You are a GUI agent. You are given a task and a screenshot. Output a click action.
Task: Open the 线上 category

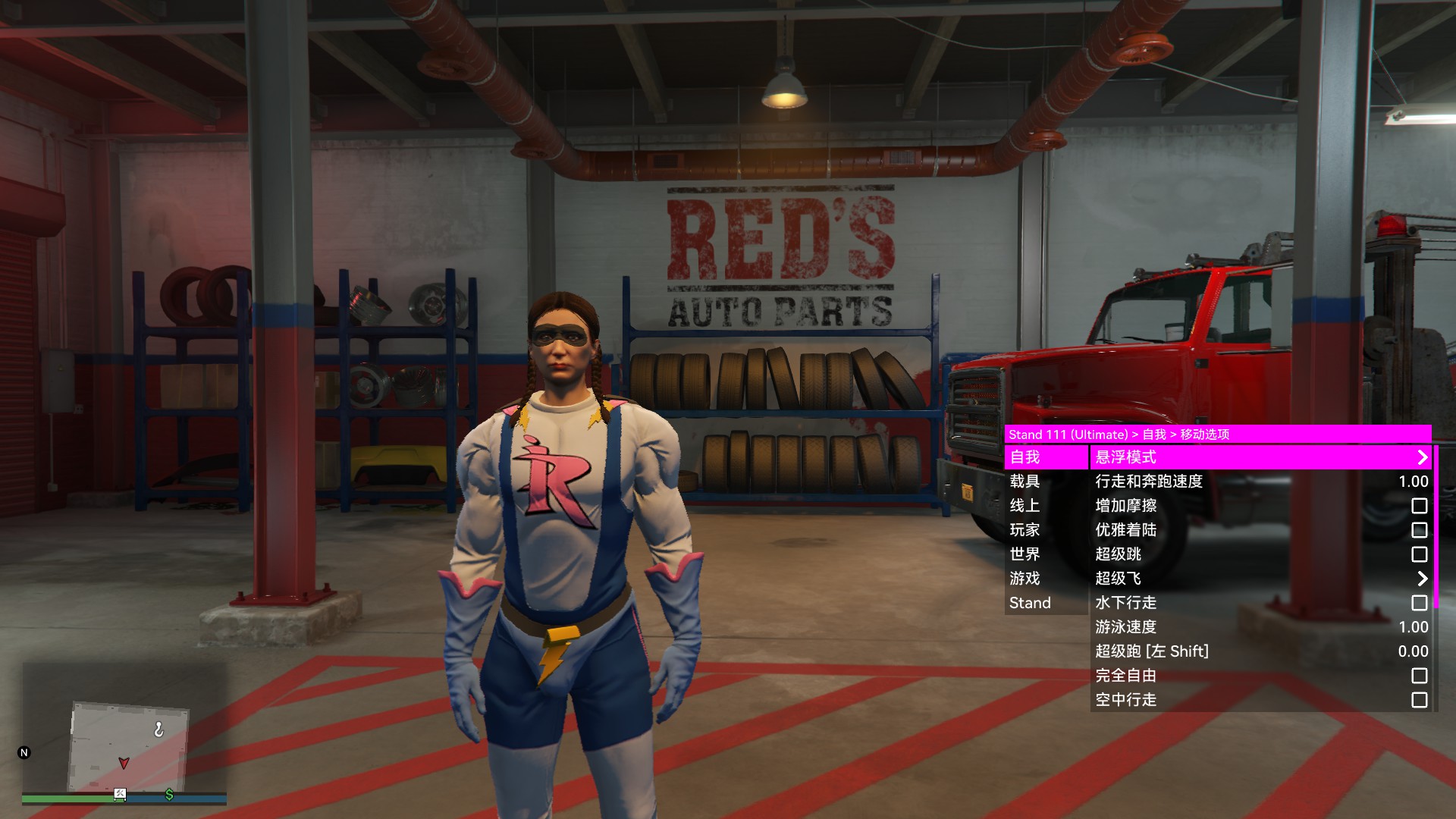tap(1046, 506)
